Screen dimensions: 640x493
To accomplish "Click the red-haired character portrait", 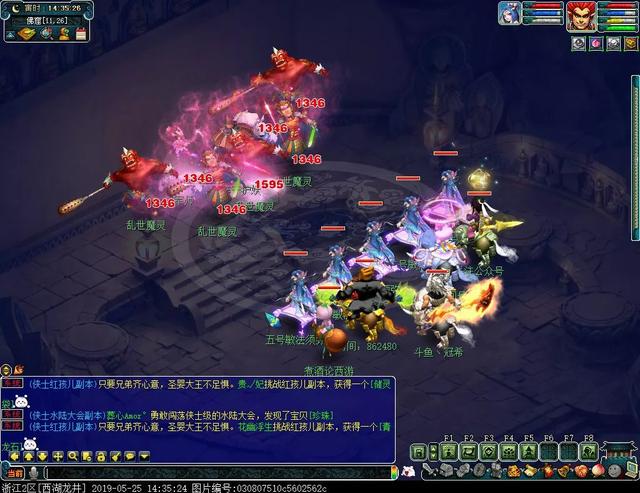I will coord(581,16).
